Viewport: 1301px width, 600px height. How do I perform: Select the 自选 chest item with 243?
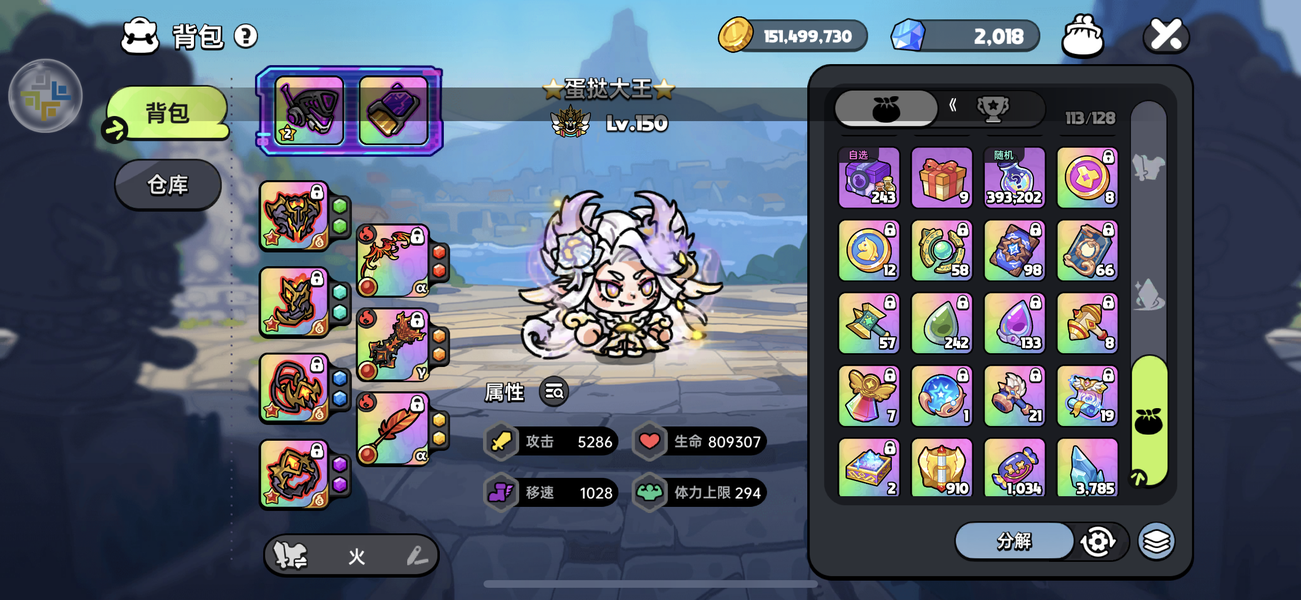tap(868, 178)
